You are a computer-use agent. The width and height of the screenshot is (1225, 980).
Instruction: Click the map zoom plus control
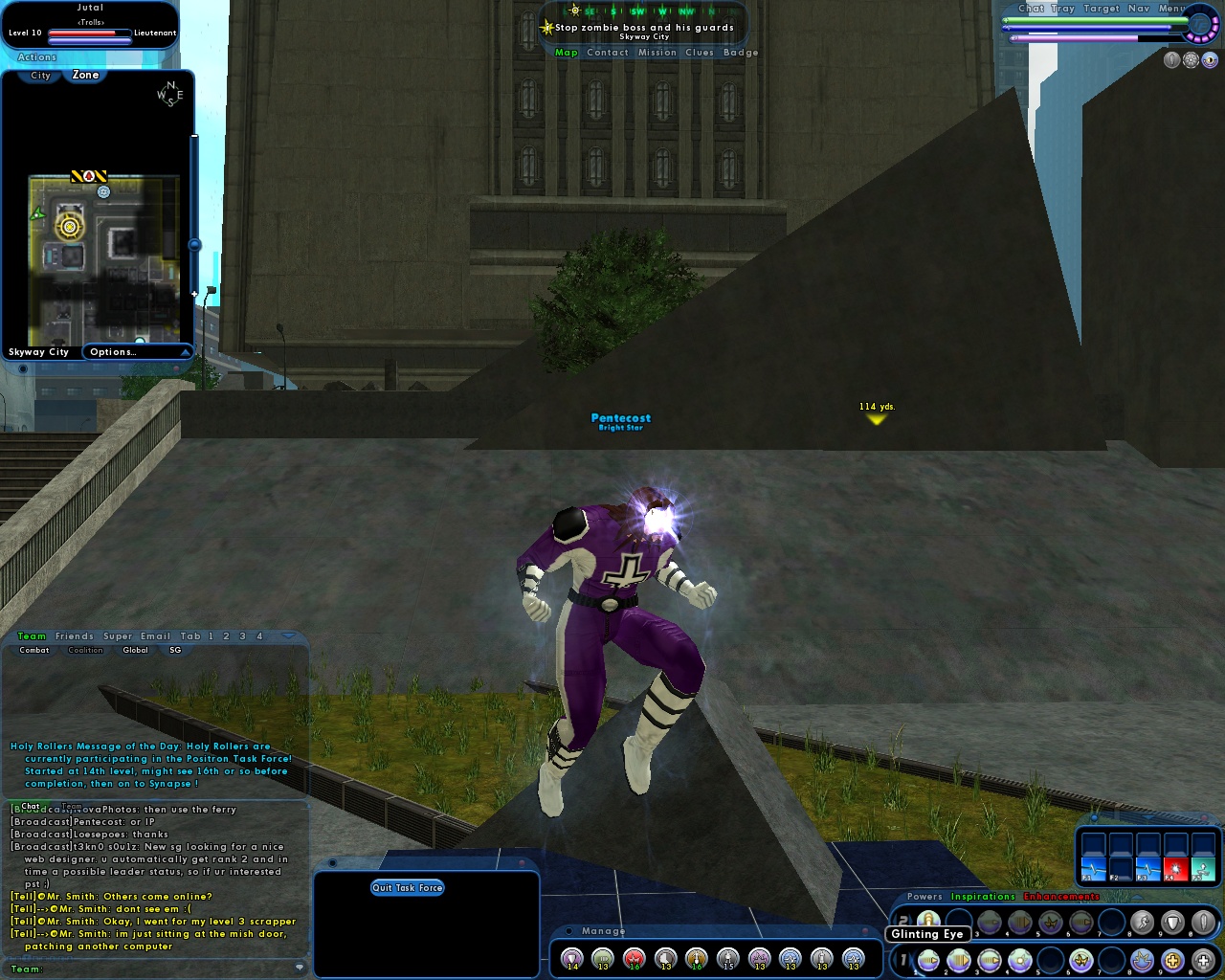click(x=194, y=292)
